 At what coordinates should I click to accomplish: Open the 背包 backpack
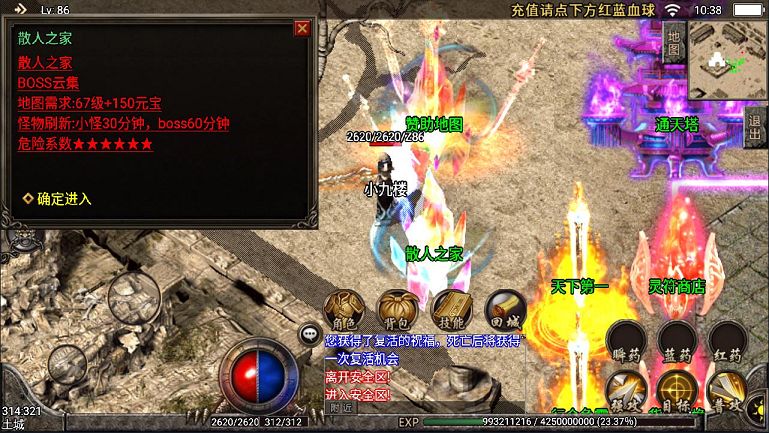tap(397, 310)
